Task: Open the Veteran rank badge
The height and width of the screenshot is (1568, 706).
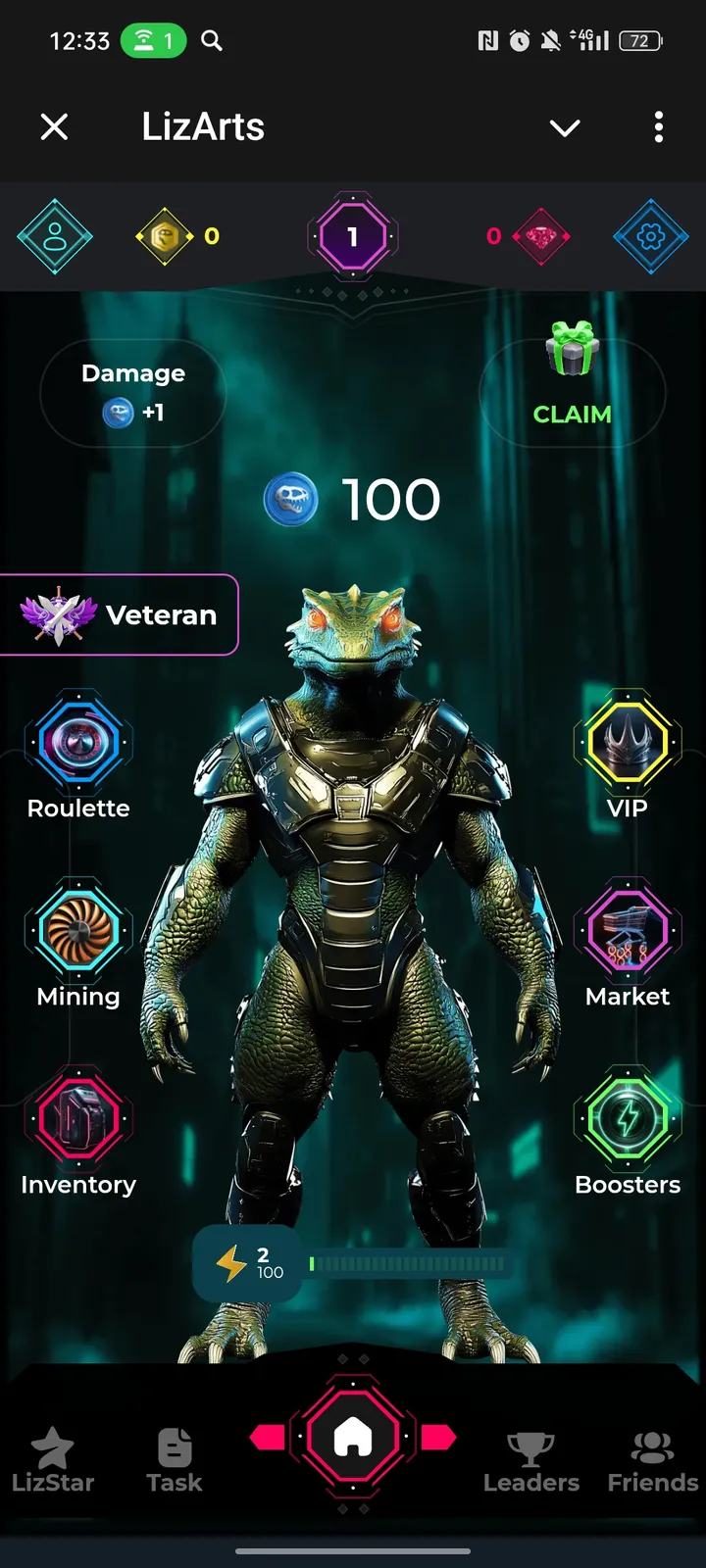Action: (120, 614)
